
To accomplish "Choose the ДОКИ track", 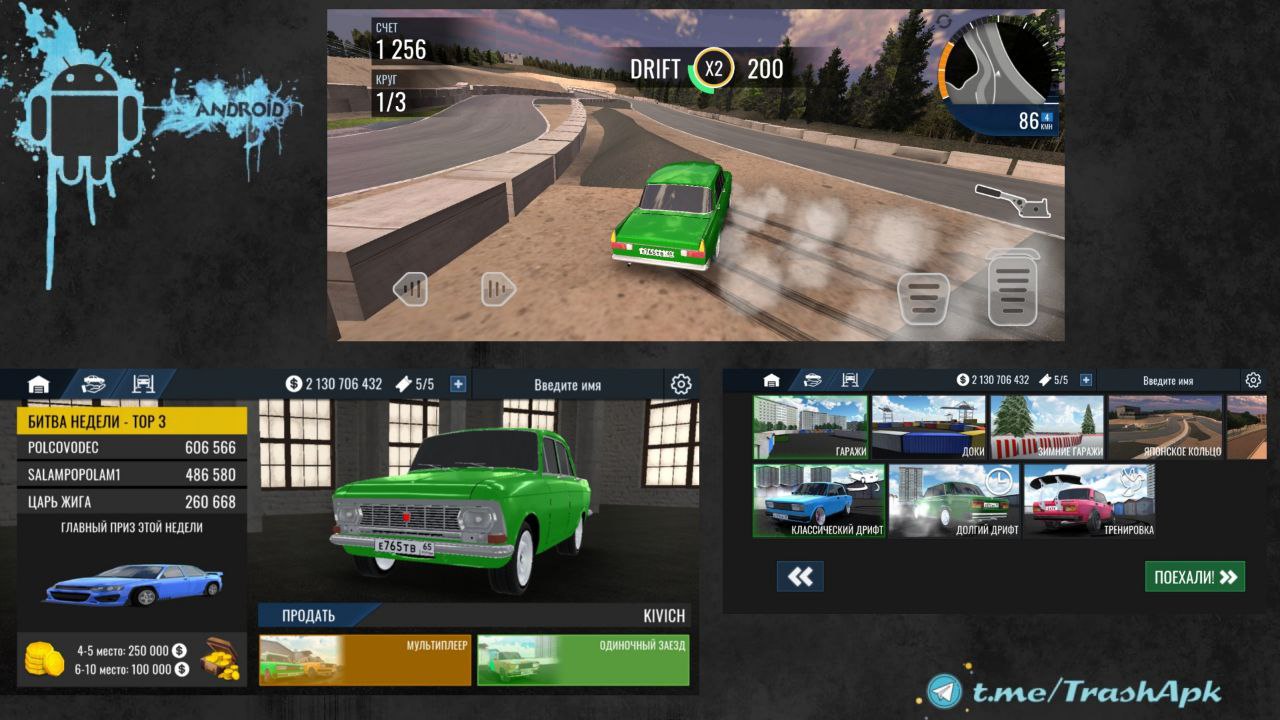I will [929, 427].
